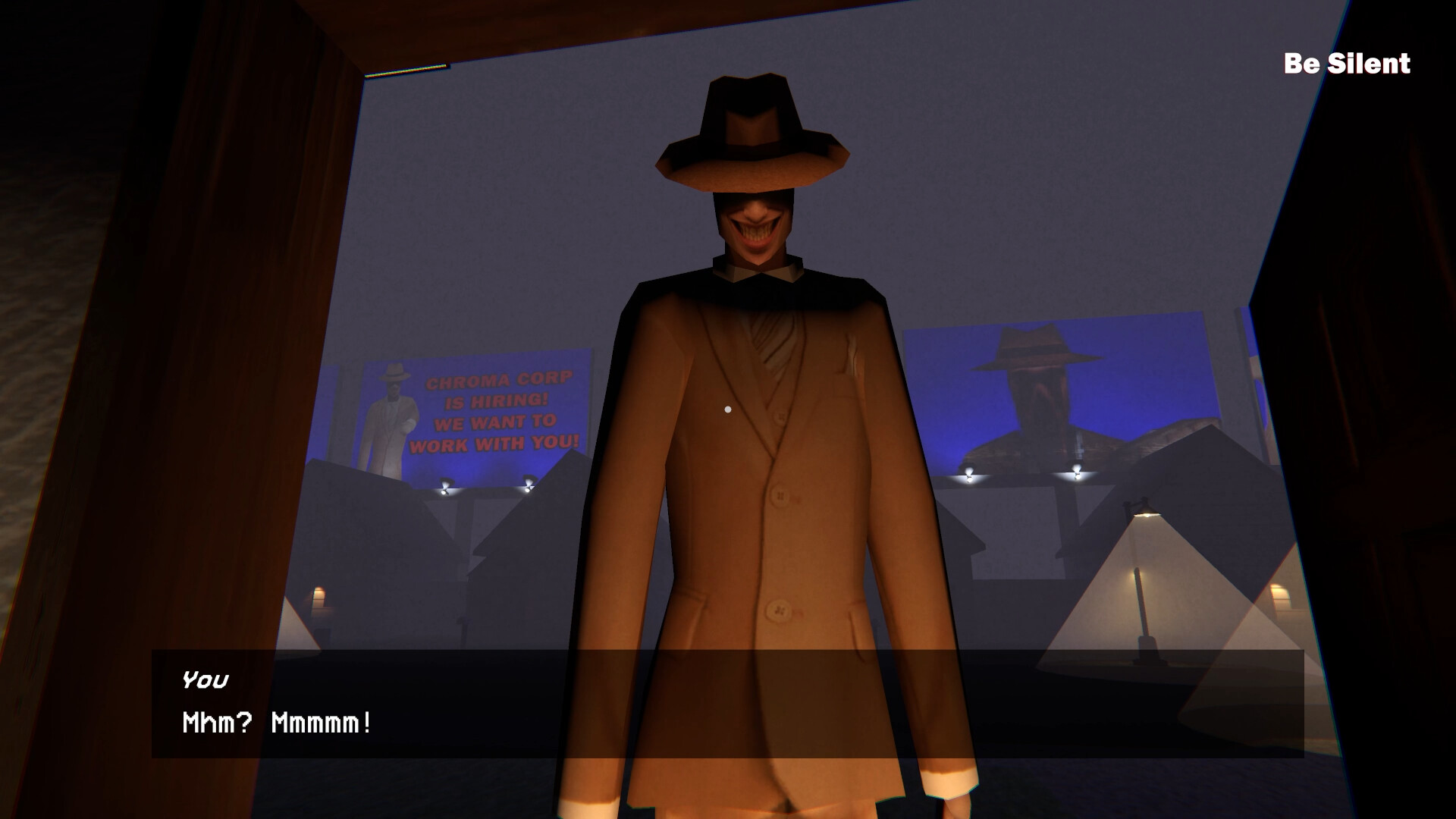This screenshot has height=819, width=1456.
Task: Toggle the Be Silent option
Action: coord(1346,64)
